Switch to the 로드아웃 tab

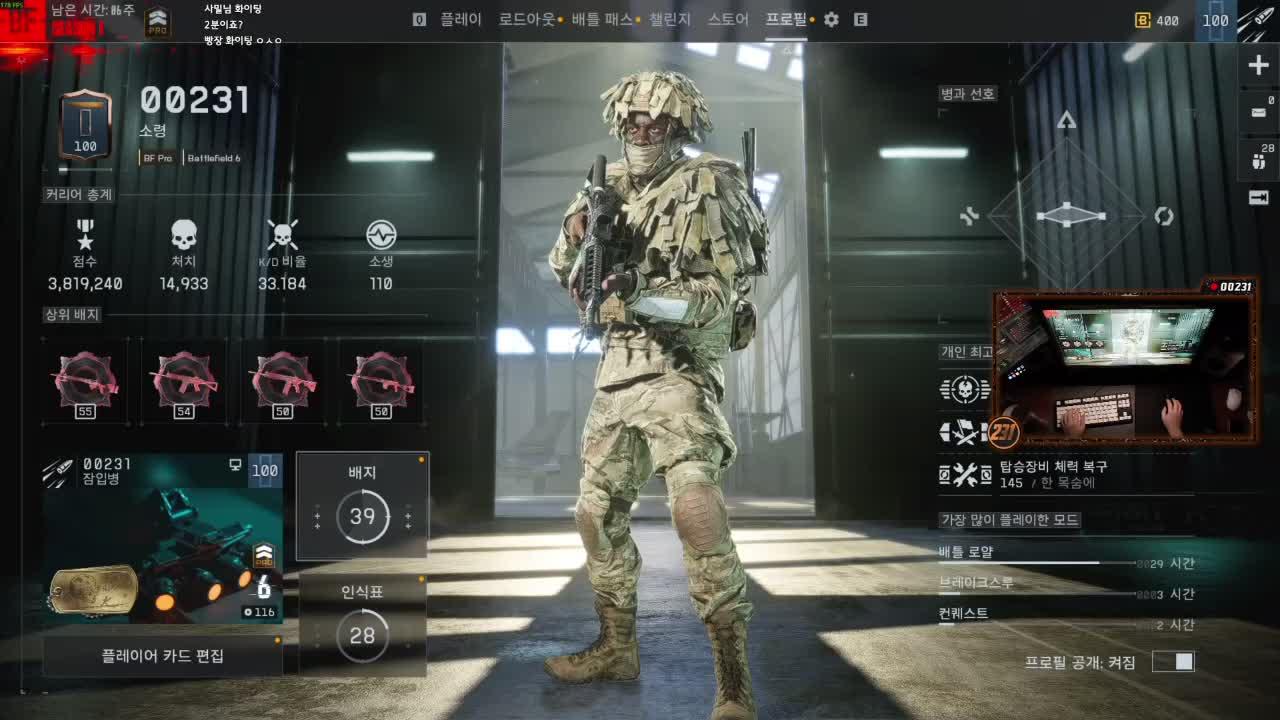[x=527, y=19]
